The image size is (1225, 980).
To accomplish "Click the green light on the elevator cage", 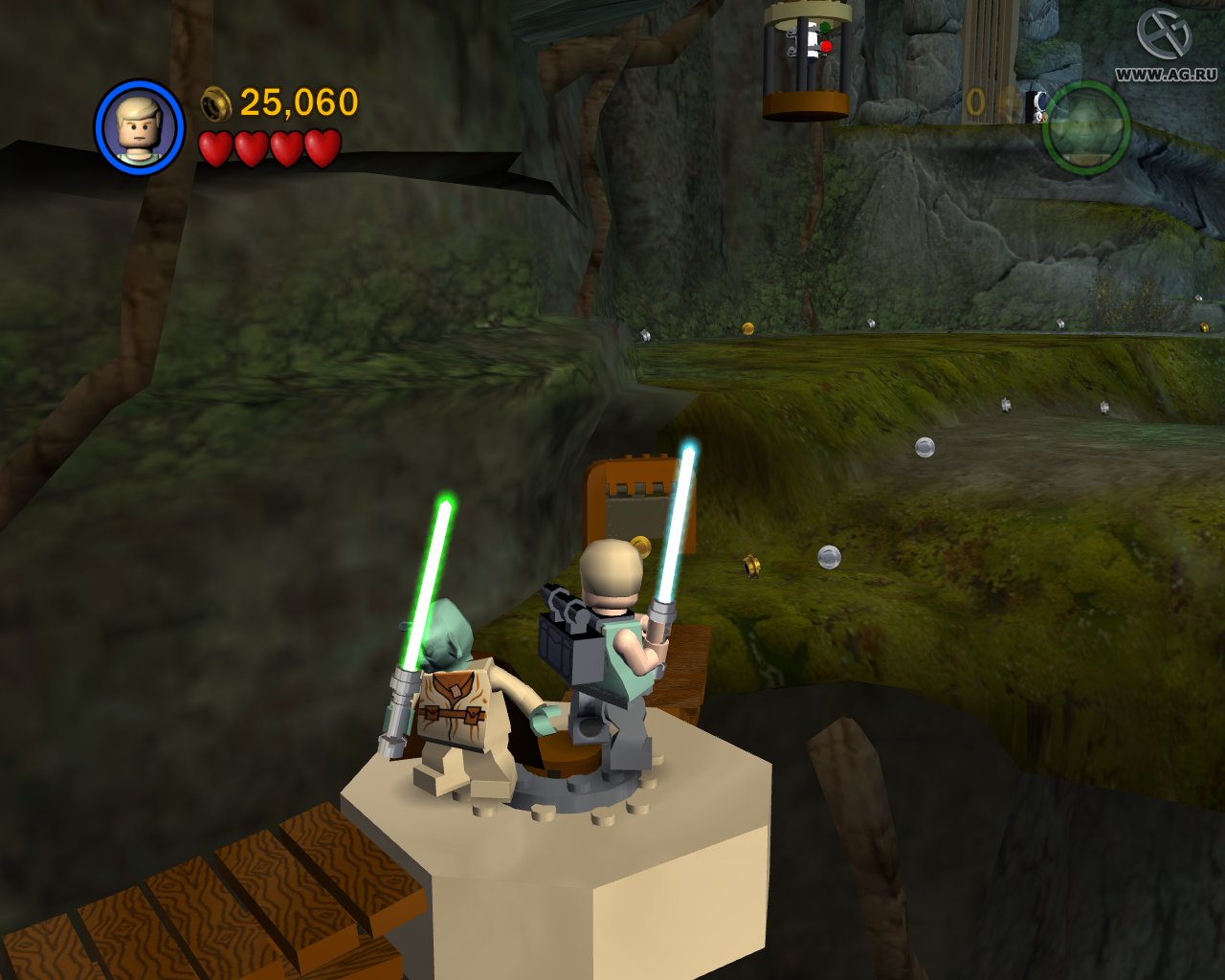I will [x=825, y=26].
